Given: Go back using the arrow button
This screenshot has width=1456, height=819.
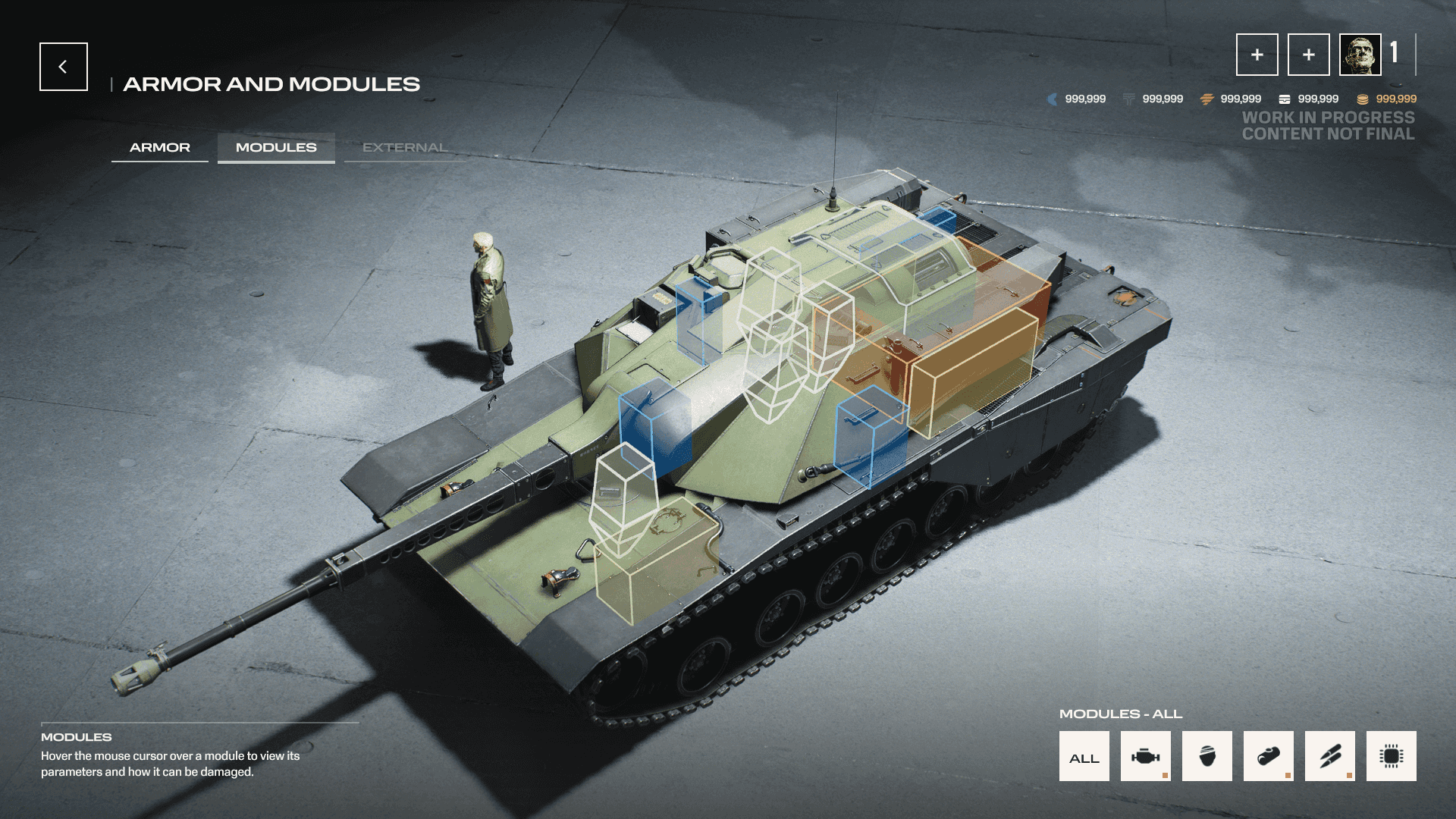Looking at the screenshot, I should 64,67.
